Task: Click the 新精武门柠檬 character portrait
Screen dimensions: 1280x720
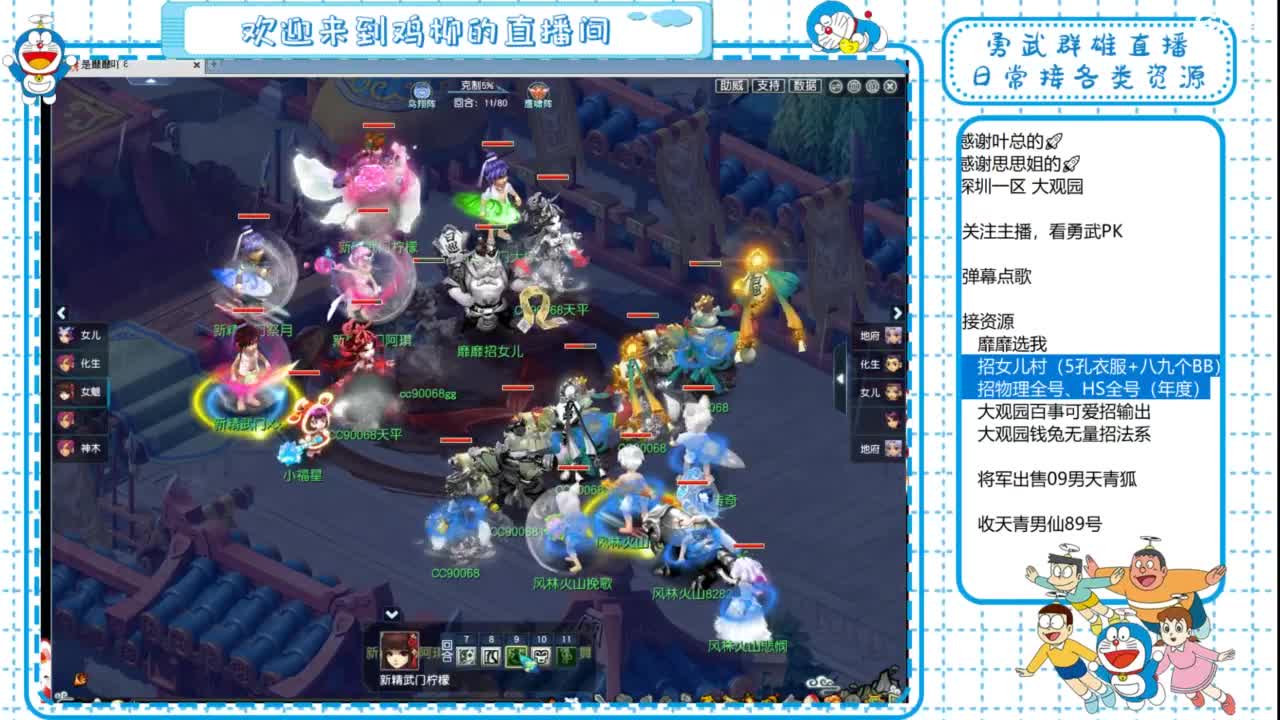Action: (399, 655)
